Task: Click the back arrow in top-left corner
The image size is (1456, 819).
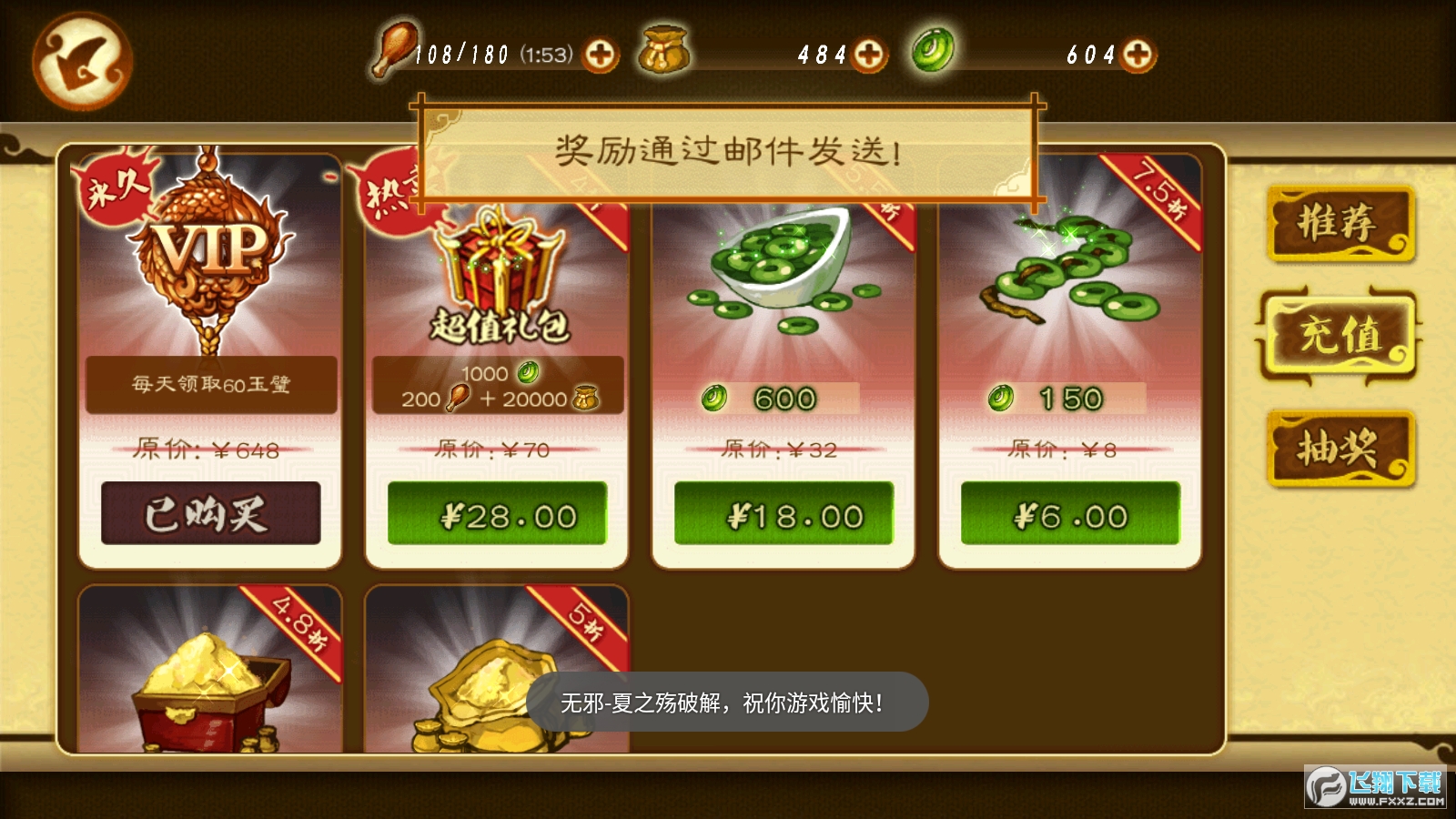Action: click(x=82, y=56)
